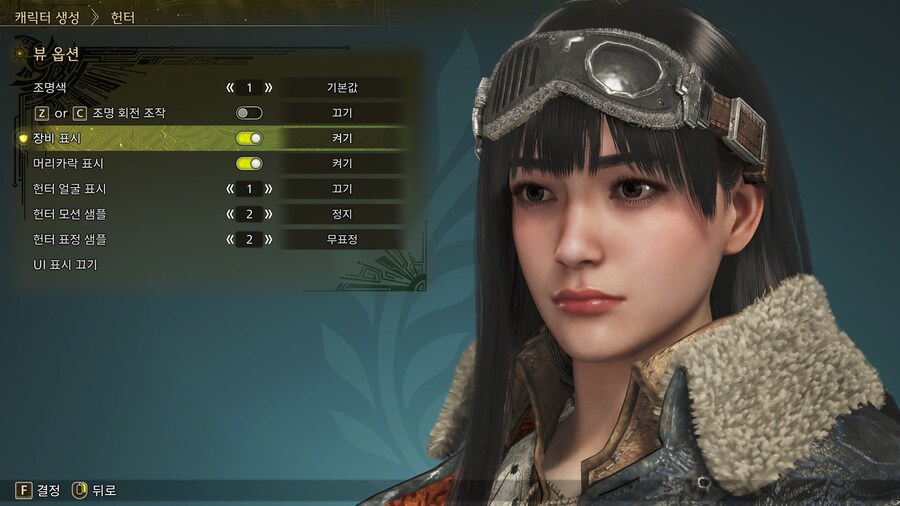Advance 헌터 얼굴 표시 with right arrow
This screenshot has height=506, width=900.
coord(268,189)
